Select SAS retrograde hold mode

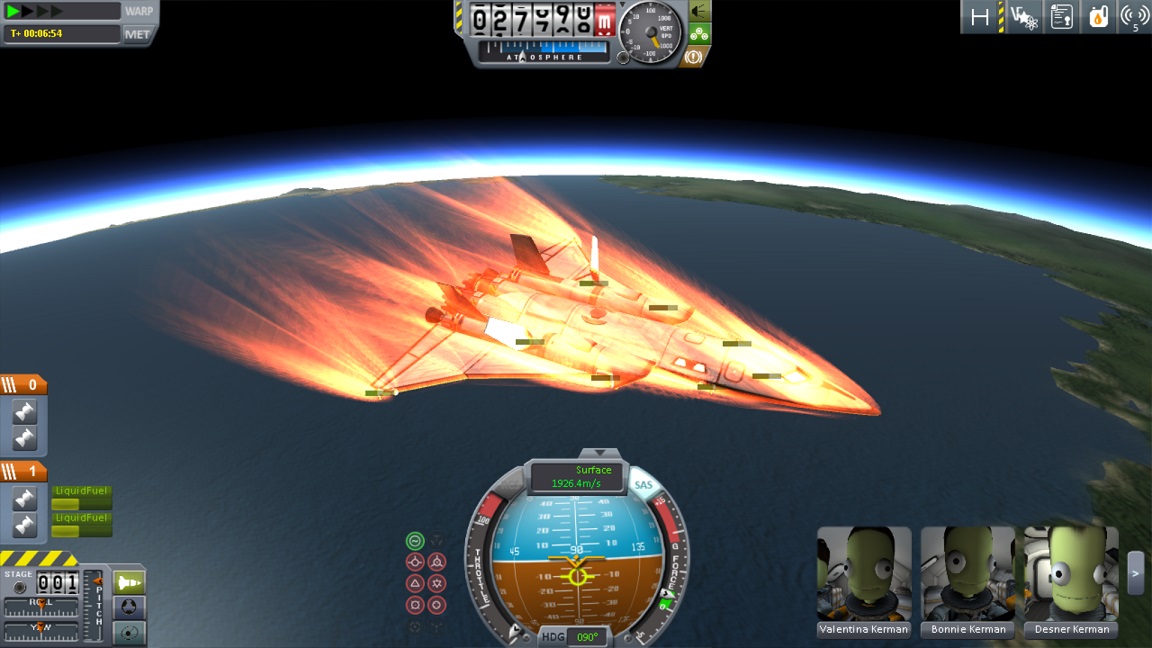click(437, 562)
